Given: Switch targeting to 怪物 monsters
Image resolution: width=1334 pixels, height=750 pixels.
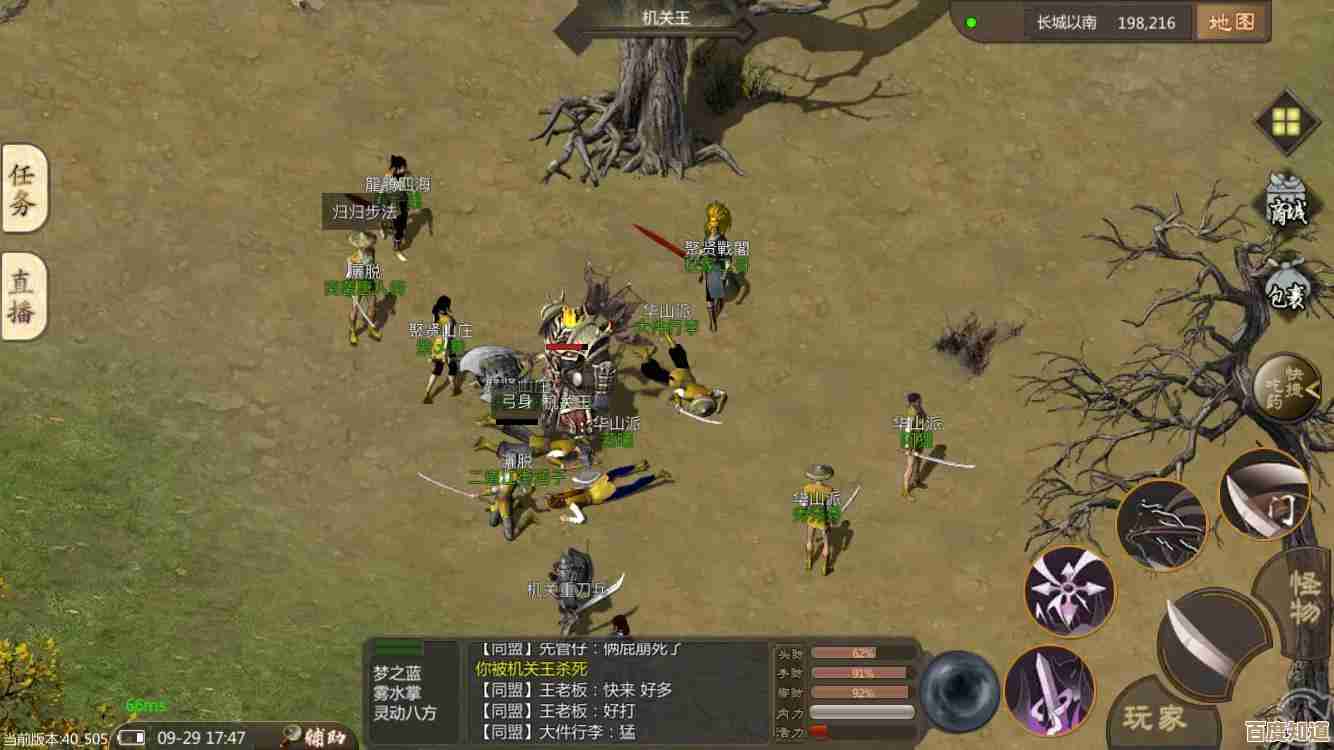Looking at the screenshot, I should tap(1303, 598).
